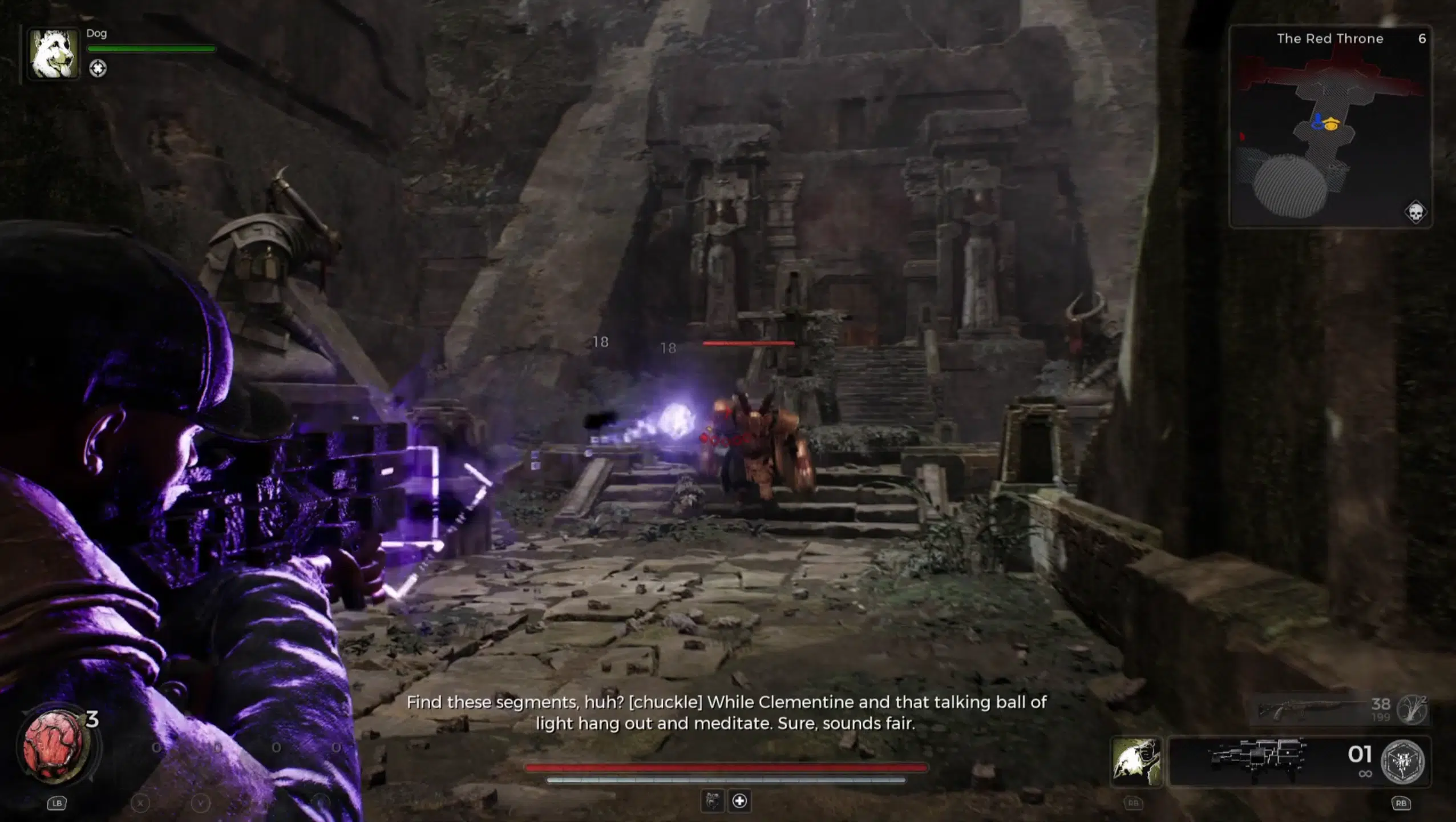The image size is (1456, 822).
Task: Trigger the cube weapon mod icon
Action: click(x=1402, y=761)
